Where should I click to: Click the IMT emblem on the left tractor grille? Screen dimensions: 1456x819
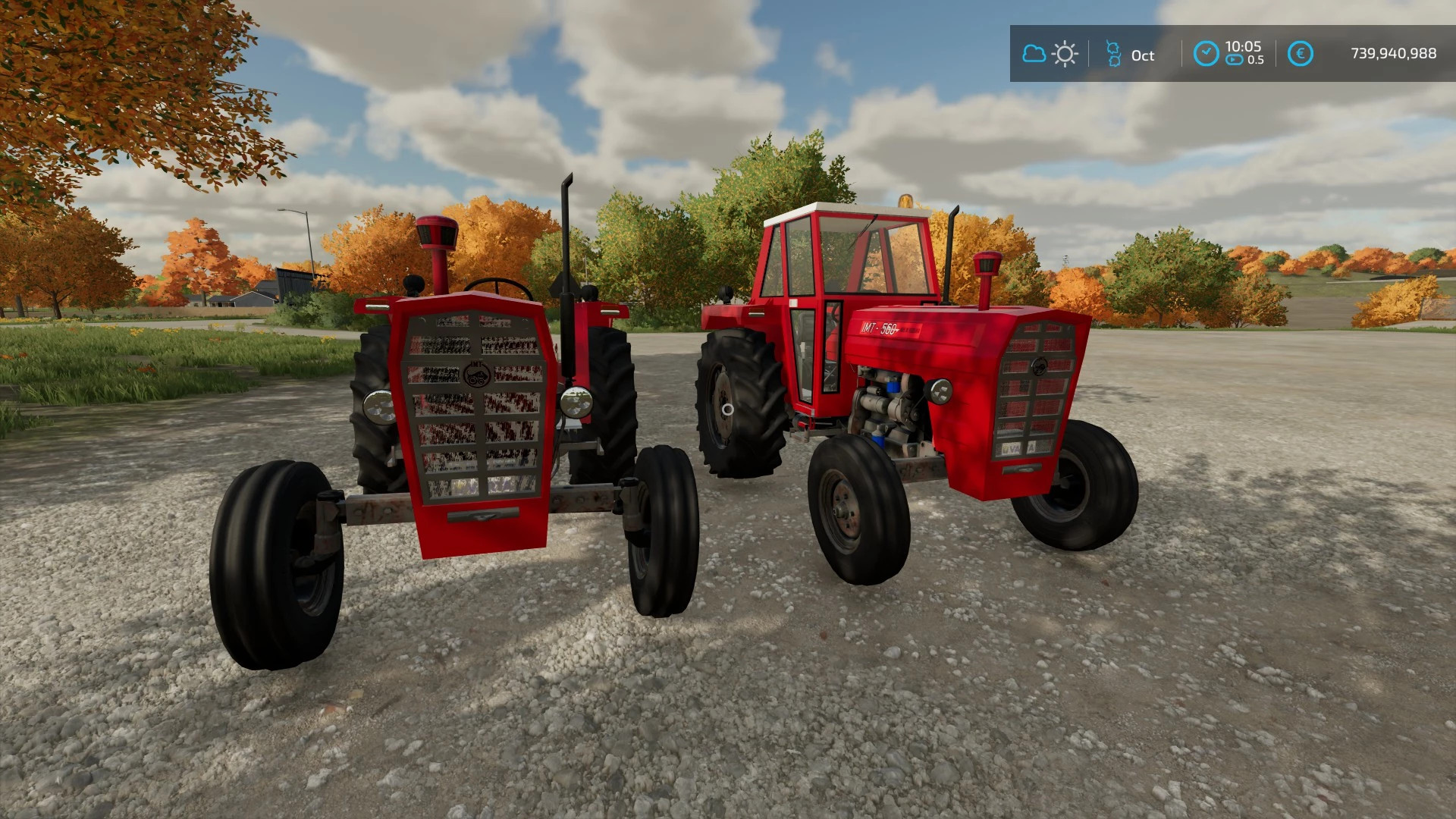point(477,373)
